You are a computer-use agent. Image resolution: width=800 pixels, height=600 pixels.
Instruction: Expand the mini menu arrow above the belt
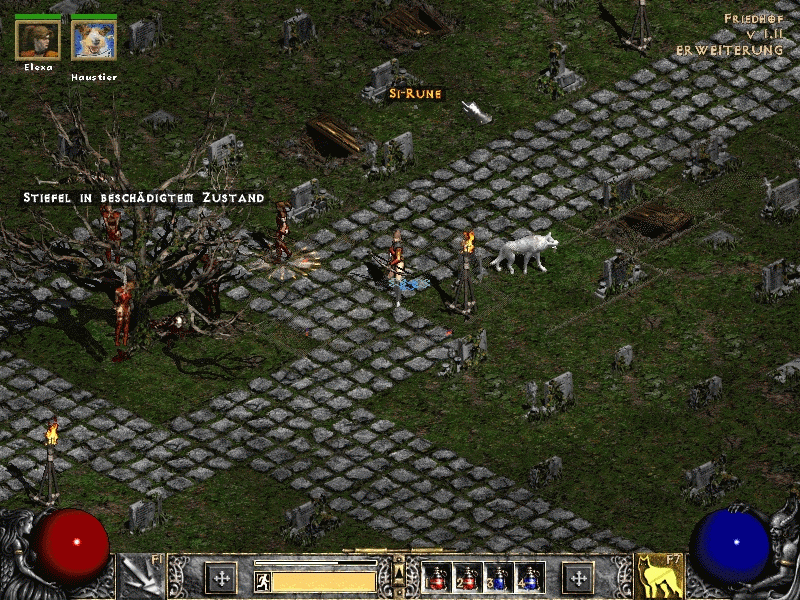399,569
